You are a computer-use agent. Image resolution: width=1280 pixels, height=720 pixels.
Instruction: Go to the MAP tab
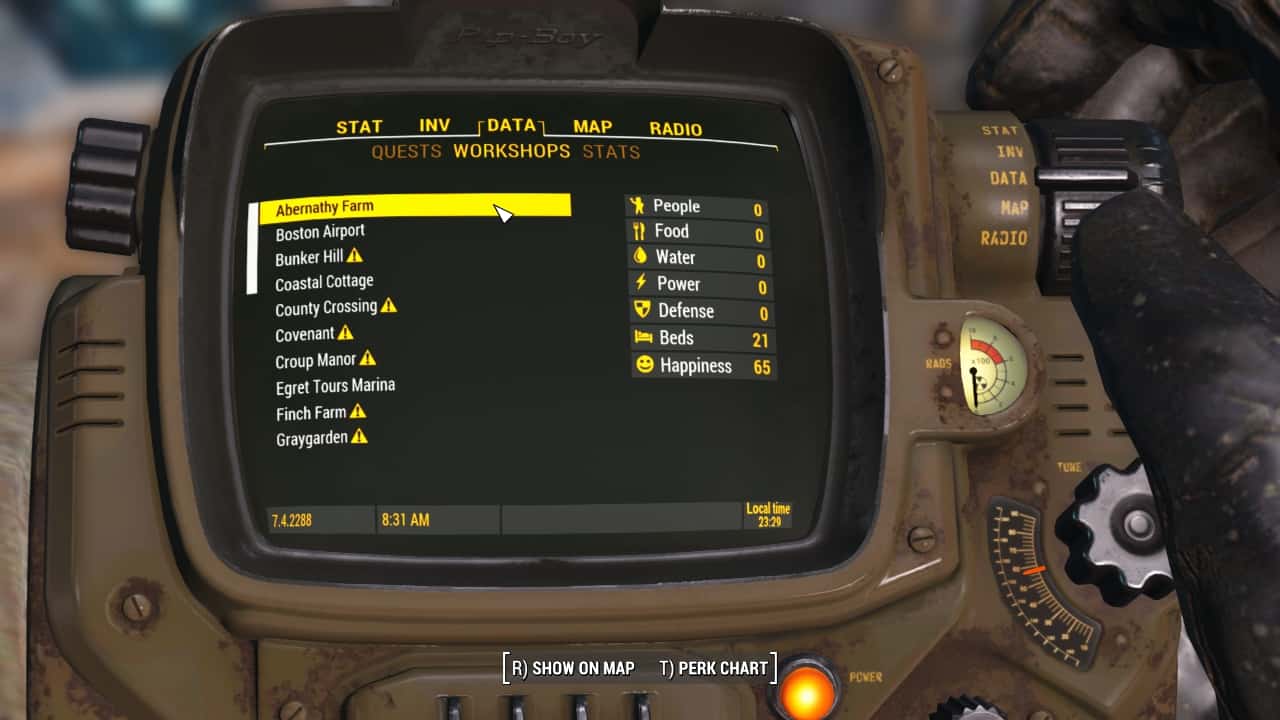tap(592, 126)
